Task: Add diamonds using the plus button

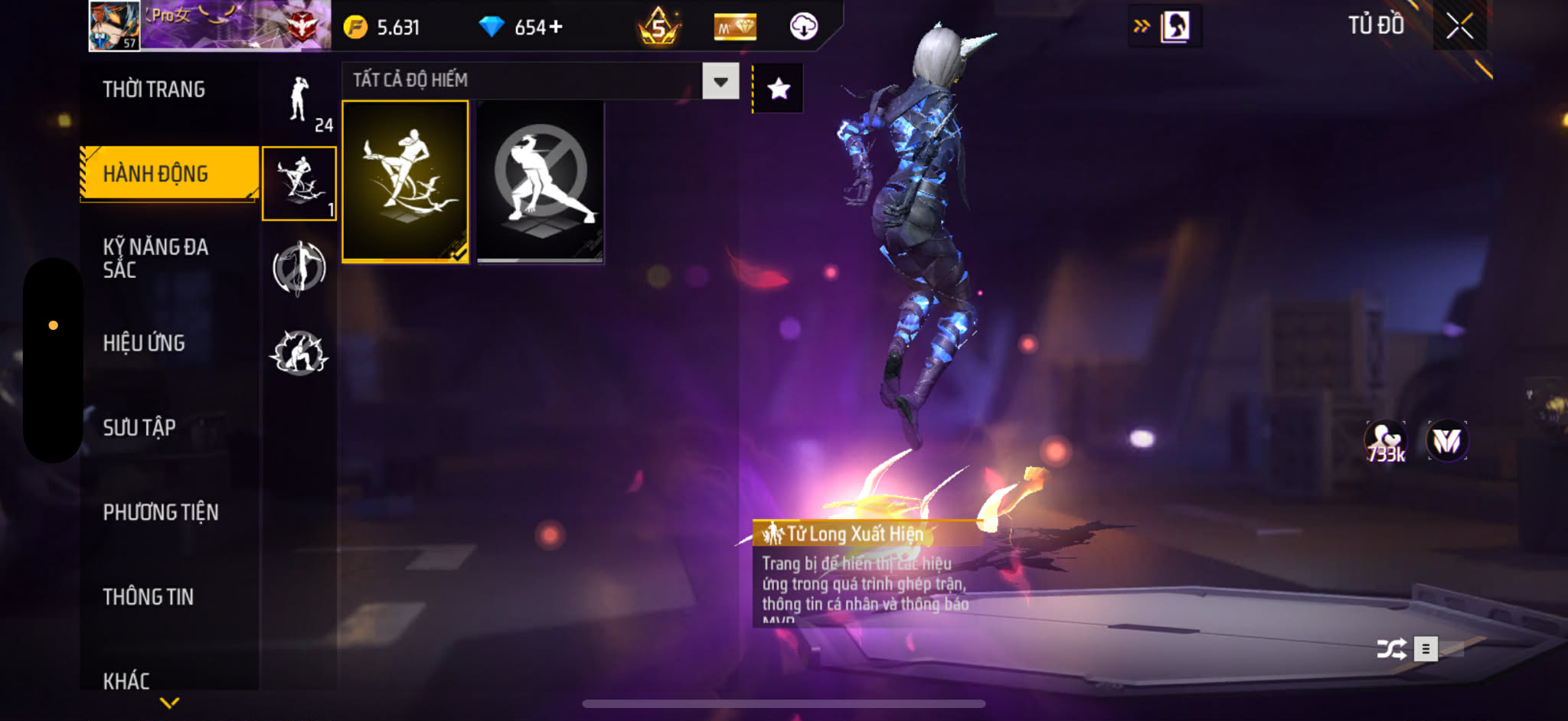Action: (556, 28)
